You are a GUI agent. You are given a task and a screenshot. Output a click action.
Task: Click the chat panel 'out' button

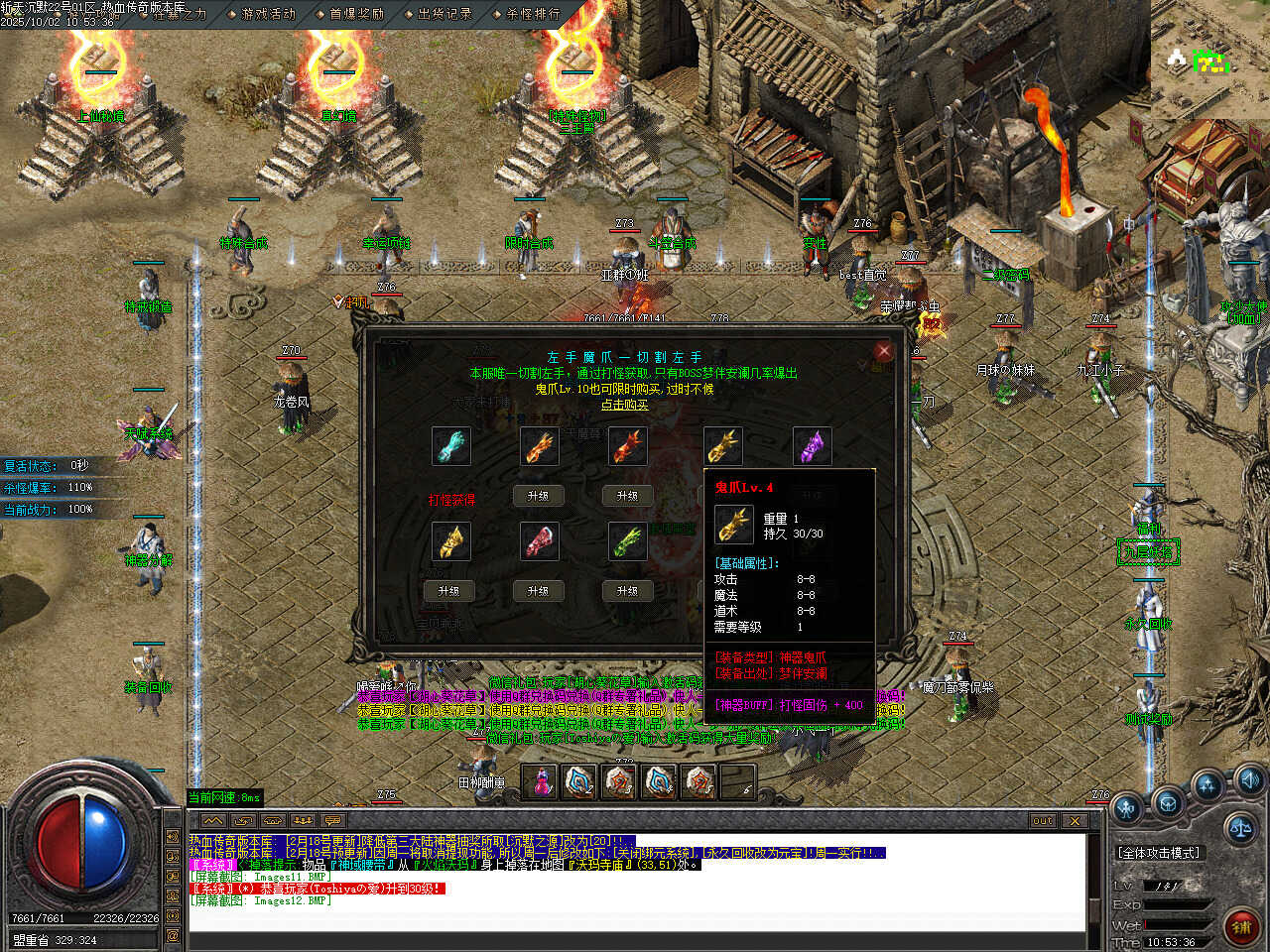tap(1042, 821)
